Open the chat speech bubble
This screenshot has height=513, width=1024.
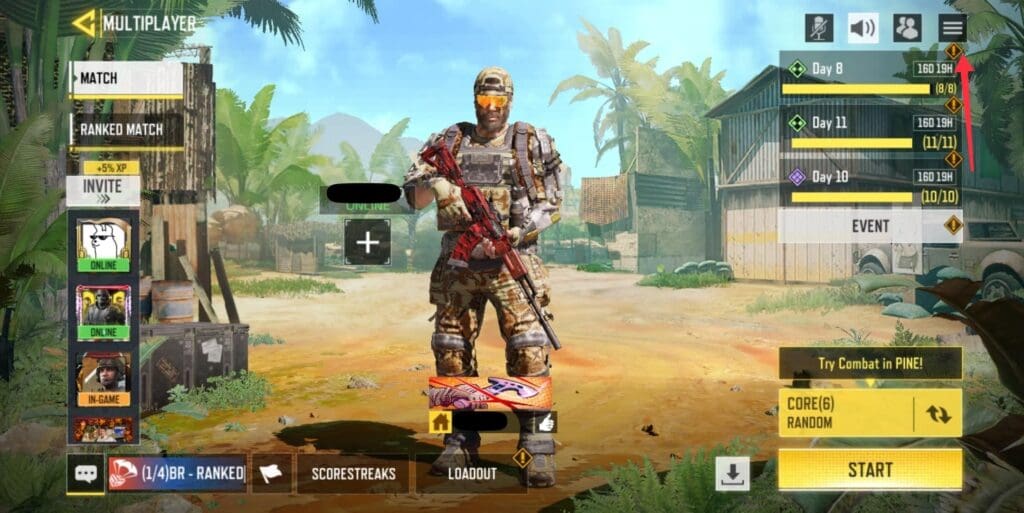click(85, 474)
